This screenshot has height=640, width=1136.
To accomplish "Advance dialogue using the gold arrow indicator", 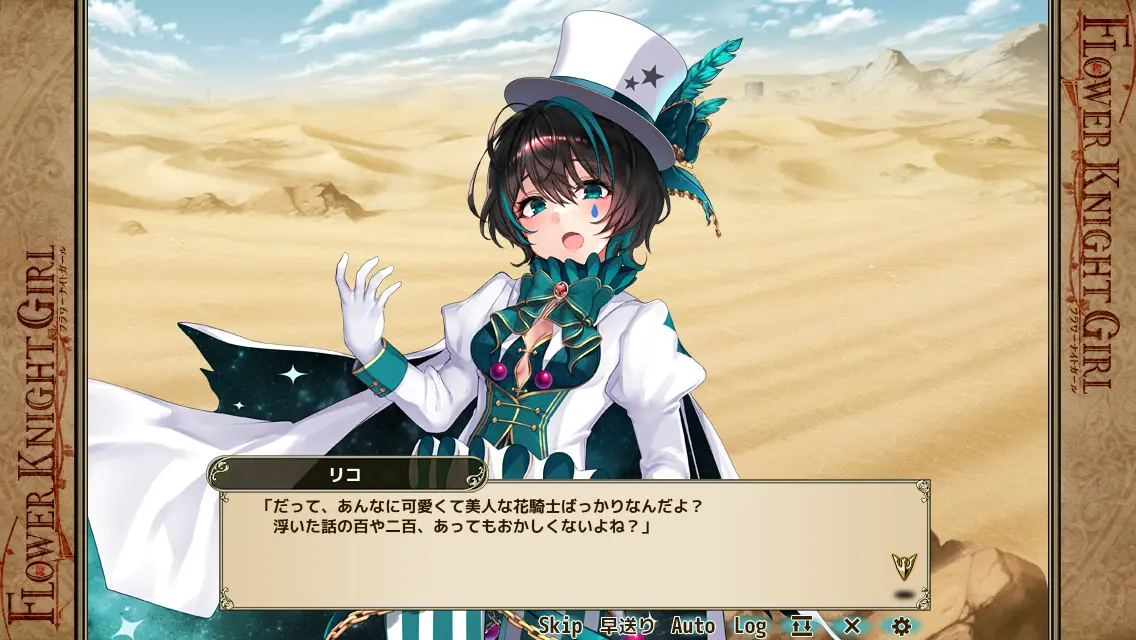I will 904,567.
